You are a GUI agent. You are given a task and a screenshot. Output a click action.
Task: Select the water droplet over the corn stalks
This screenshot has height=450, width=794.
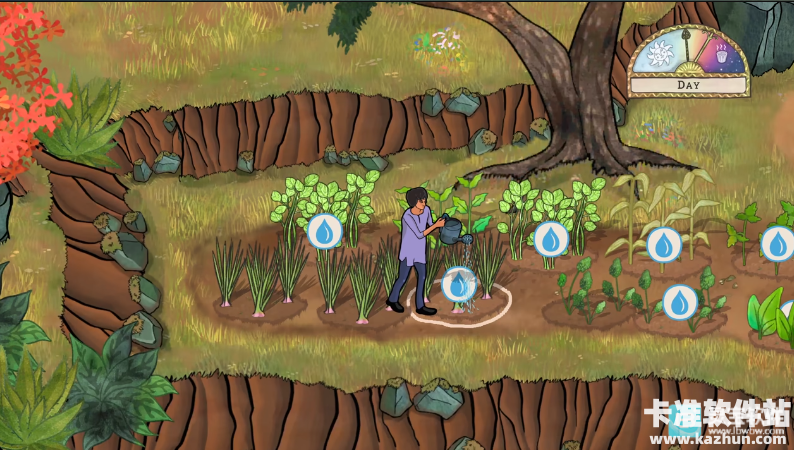[x=664, y=244]
